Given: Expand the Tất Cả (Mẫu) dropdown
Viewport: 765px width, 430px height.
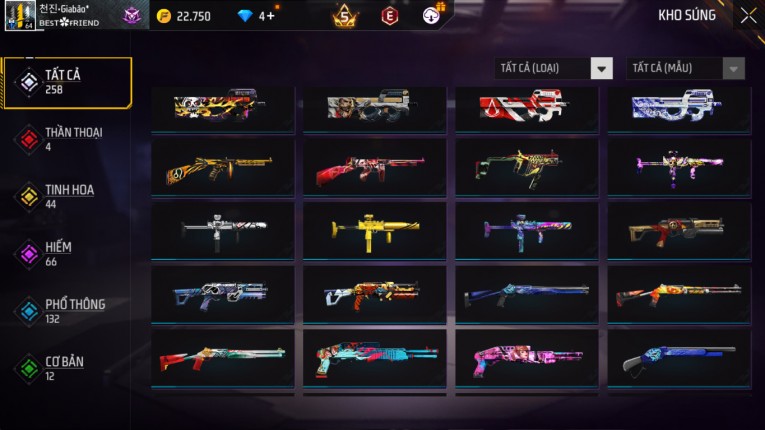Looking at the screenshot, I should [x=686, y=68].
